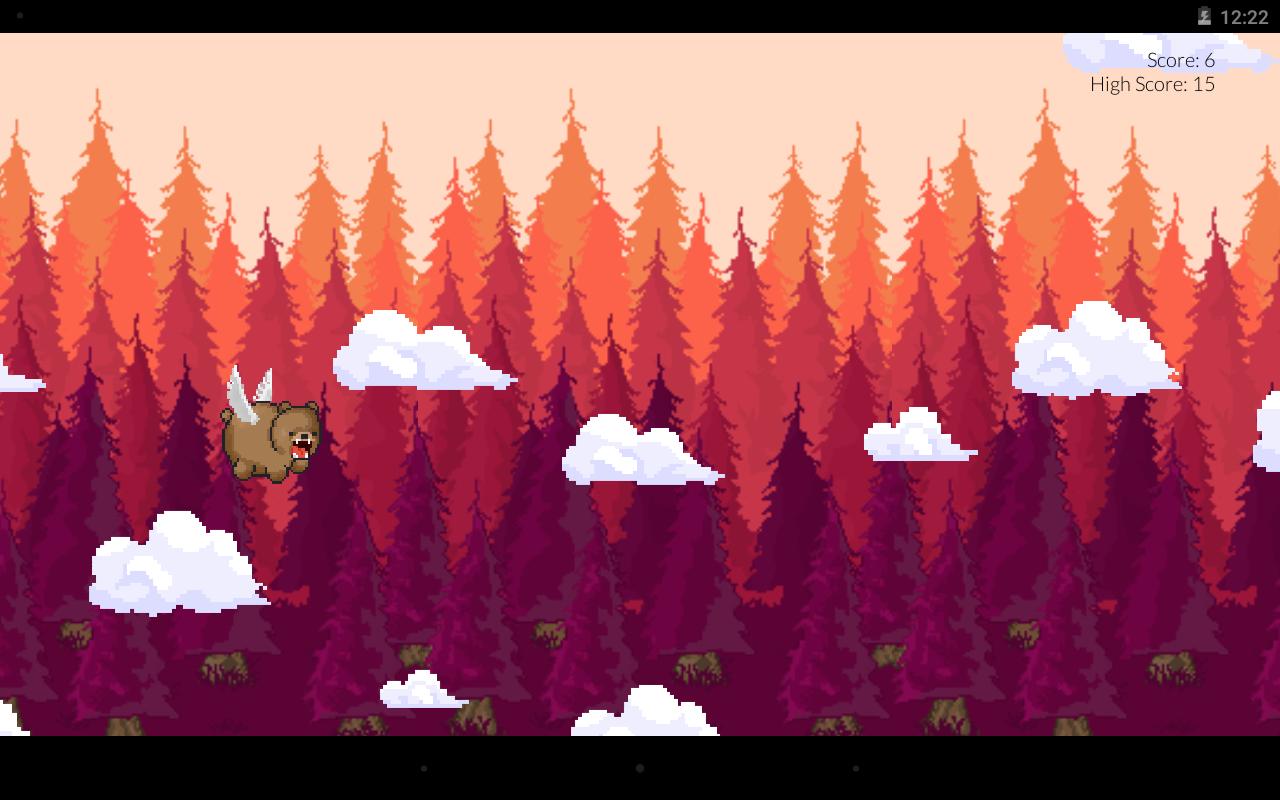
Task: Click the High Score: 15 text
Action: point(1150,84)
